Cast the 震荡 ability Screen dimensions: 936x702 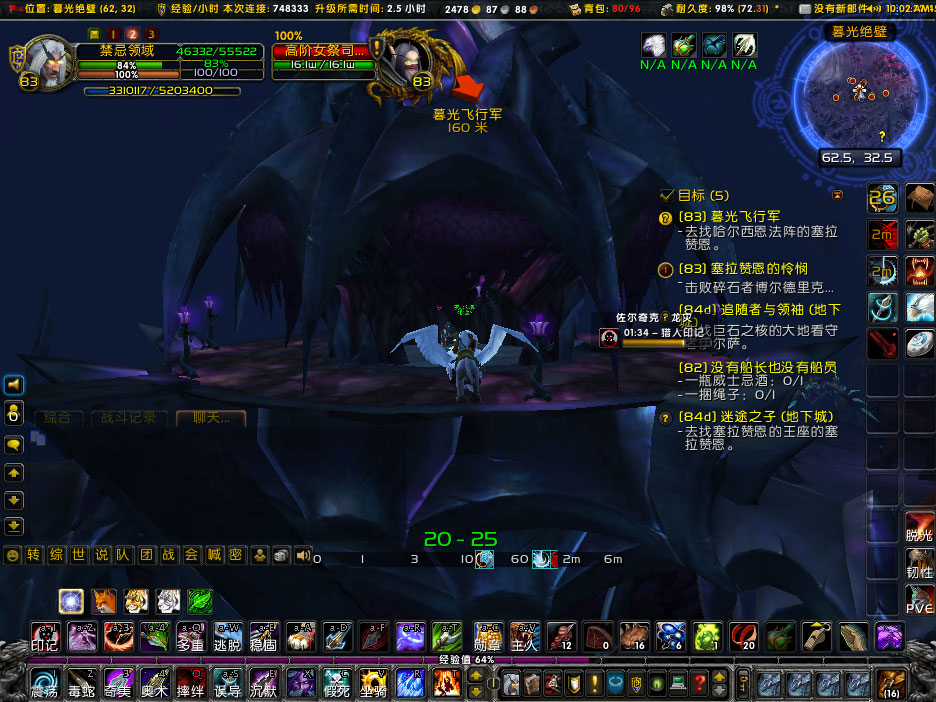point(45,684)
